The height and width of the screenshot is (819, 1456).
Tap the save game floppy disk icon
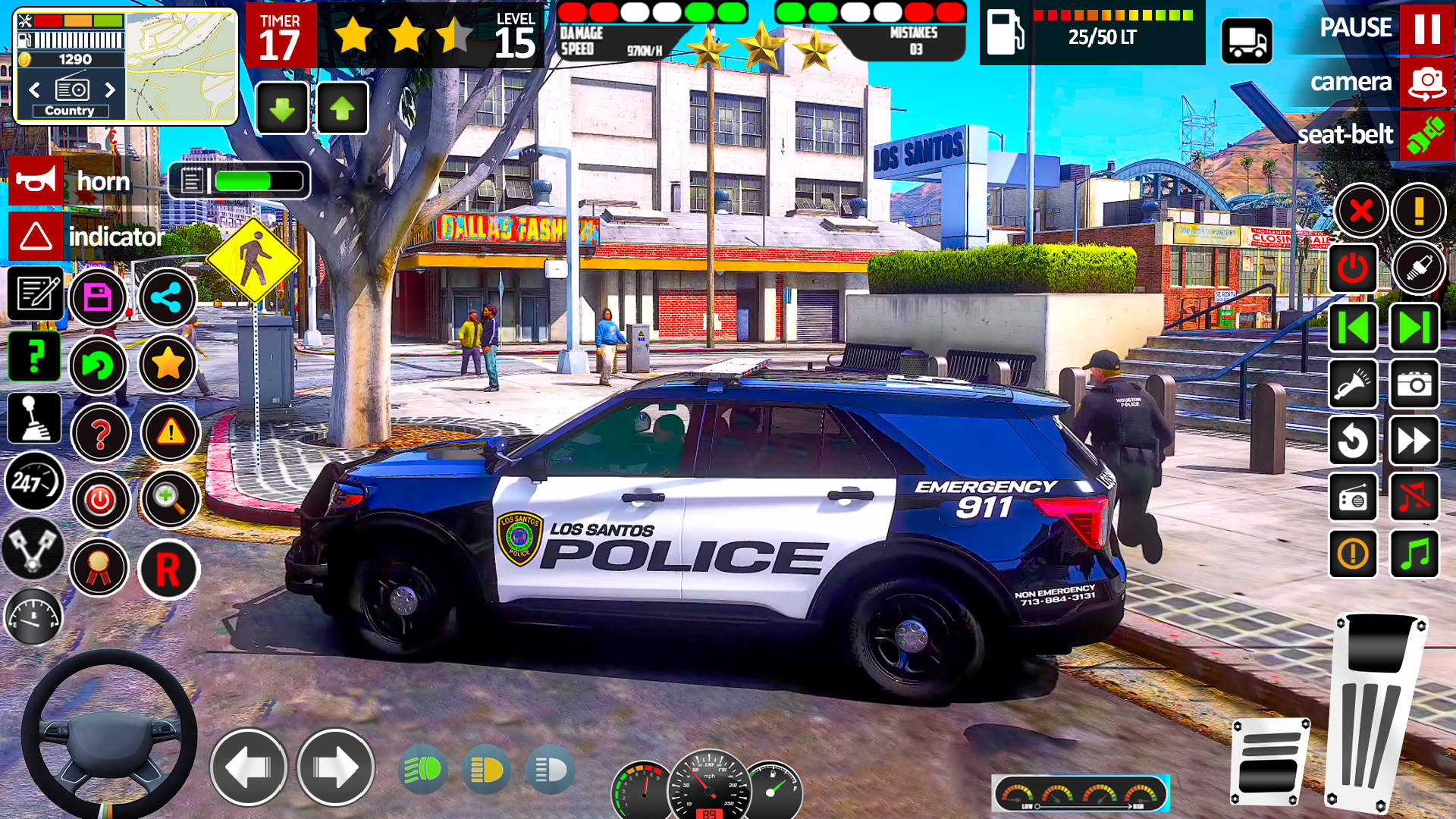coord(99,298)
